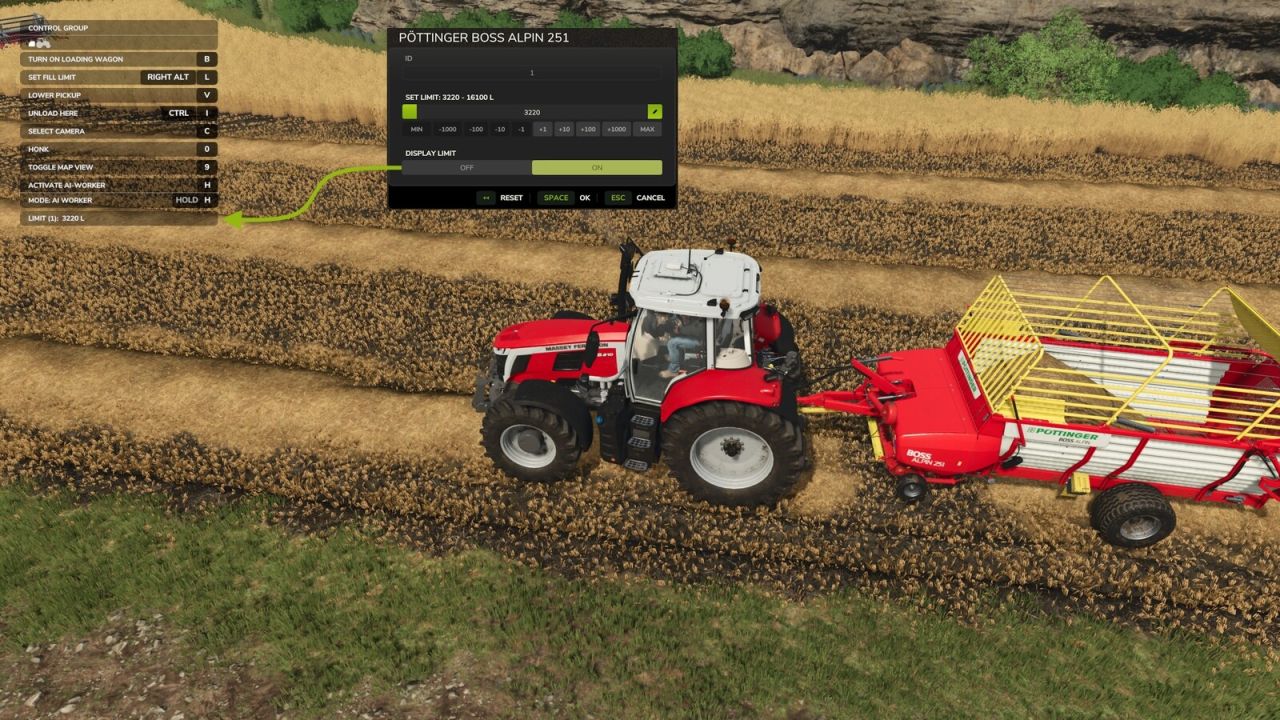Image resolution: width=1280 pixels, height=720 pixels.
Task: Subtract 10 using the -10 button
Action: [500, 129]
